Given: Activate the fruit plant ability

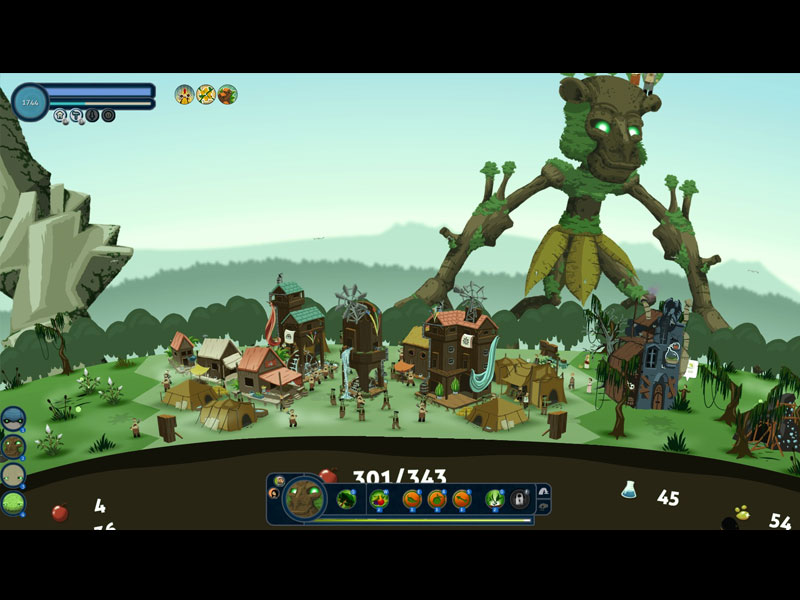Looking at the screenshot, I should click(x=380, y=498).
